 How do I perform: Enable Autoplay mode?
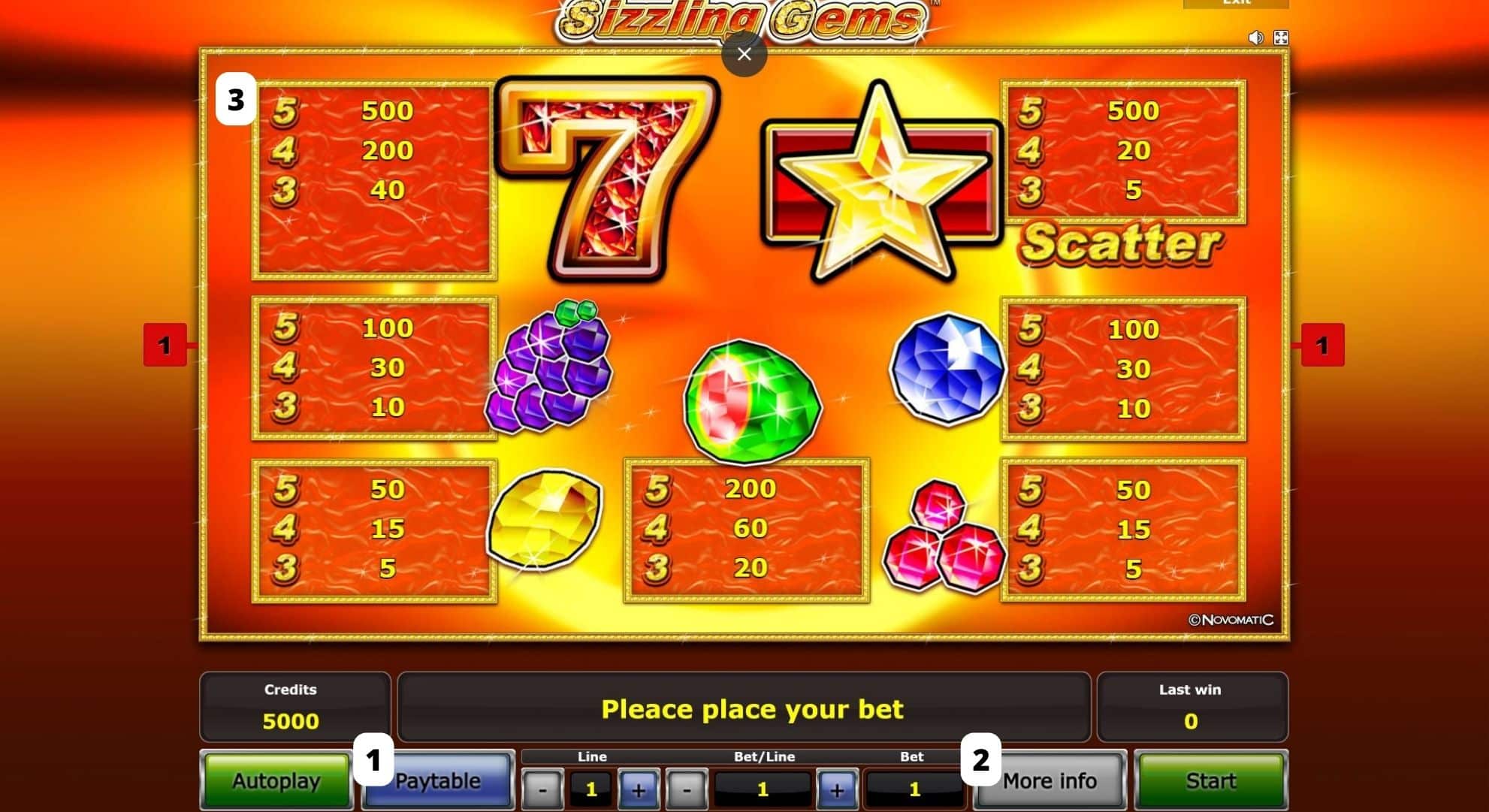point(276,781)
